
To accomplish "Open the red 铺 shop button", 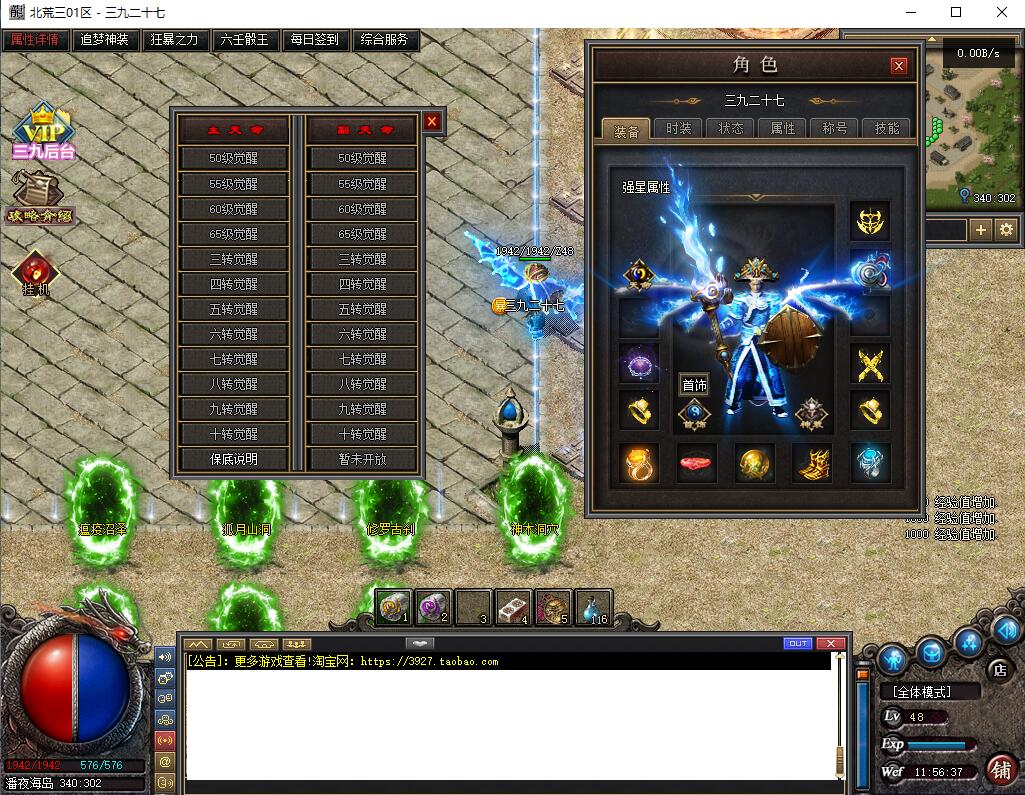I will click(x=999, y=768).
